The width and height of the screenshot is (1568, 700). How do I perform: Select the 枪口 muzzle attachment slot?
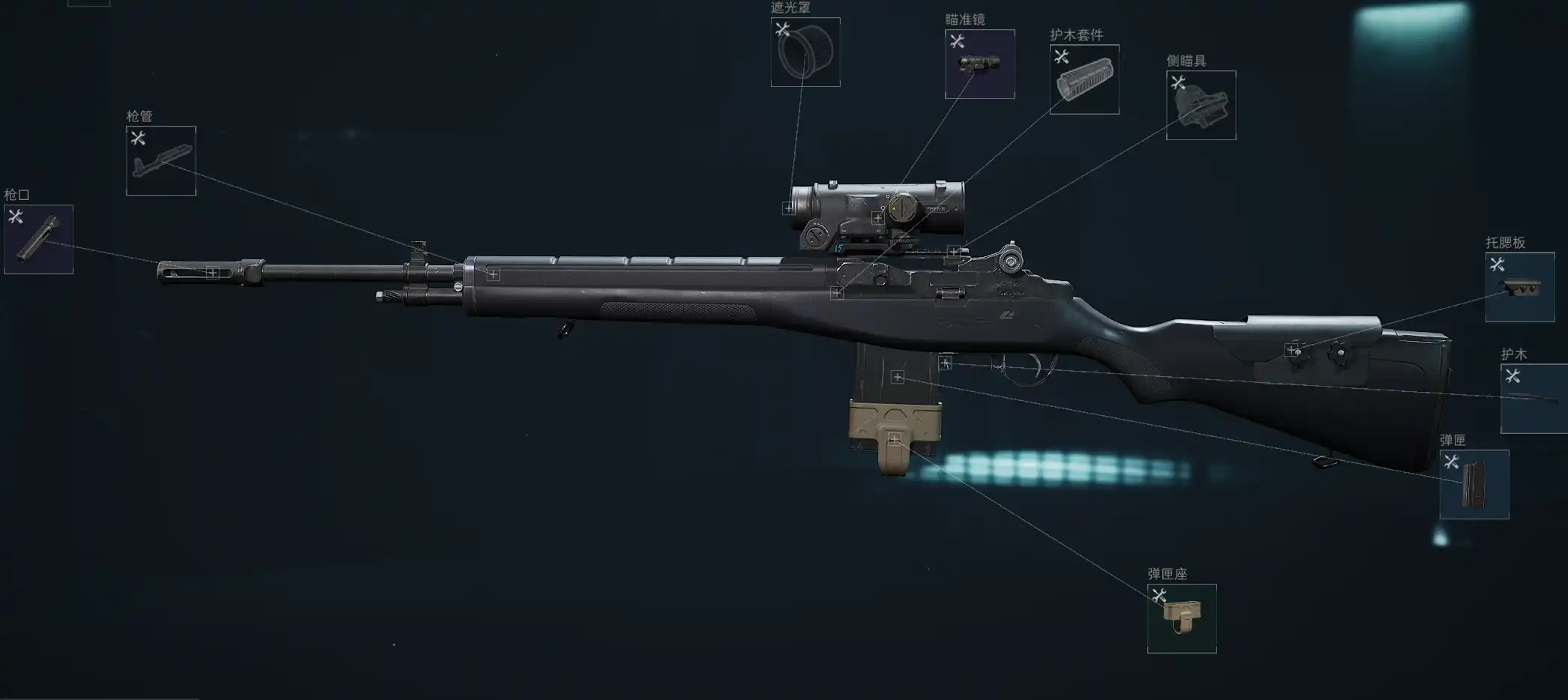(38, 239)
